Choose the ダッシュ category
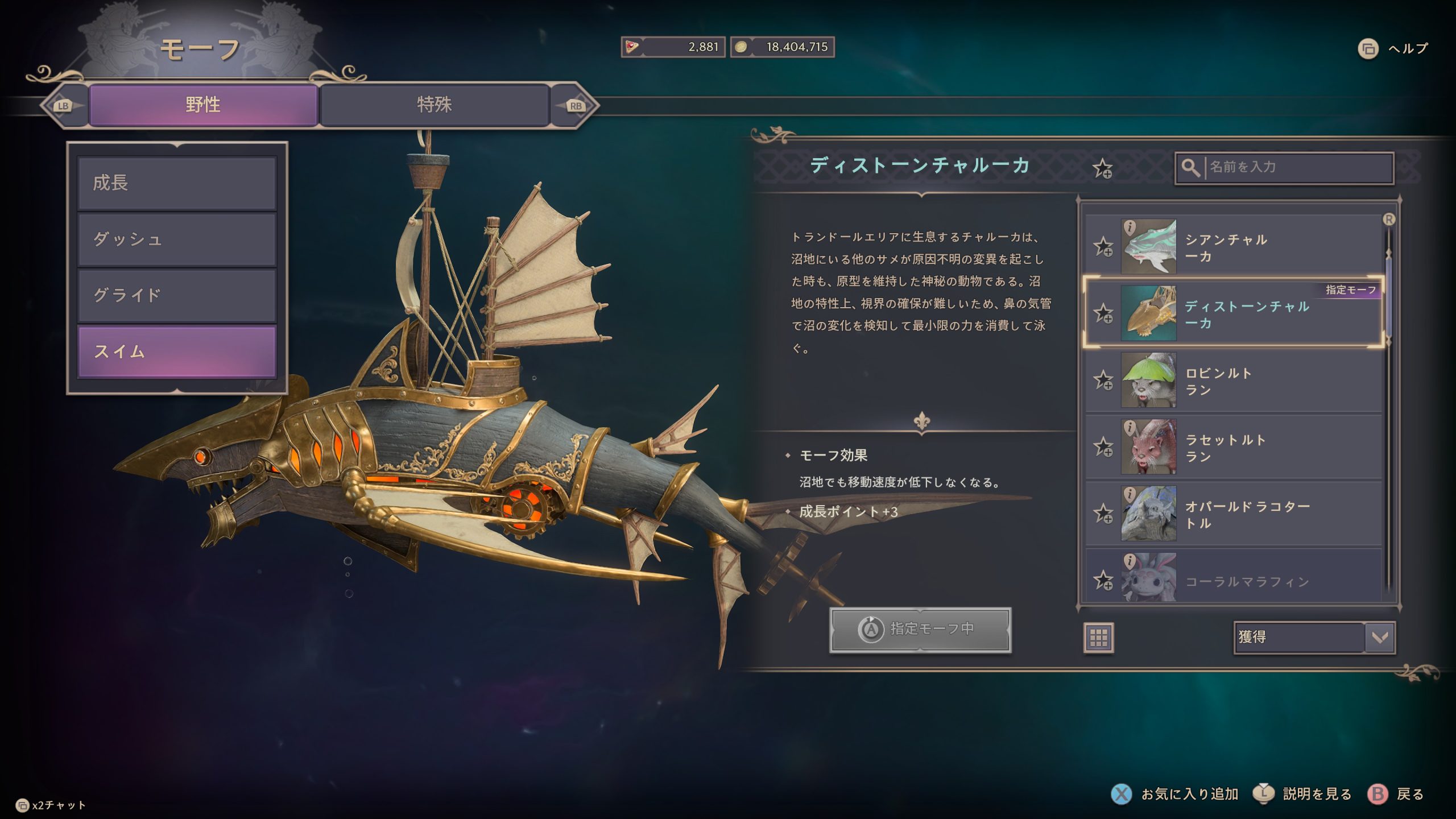This screenshot has width=1456, height=819. (177, 239)
